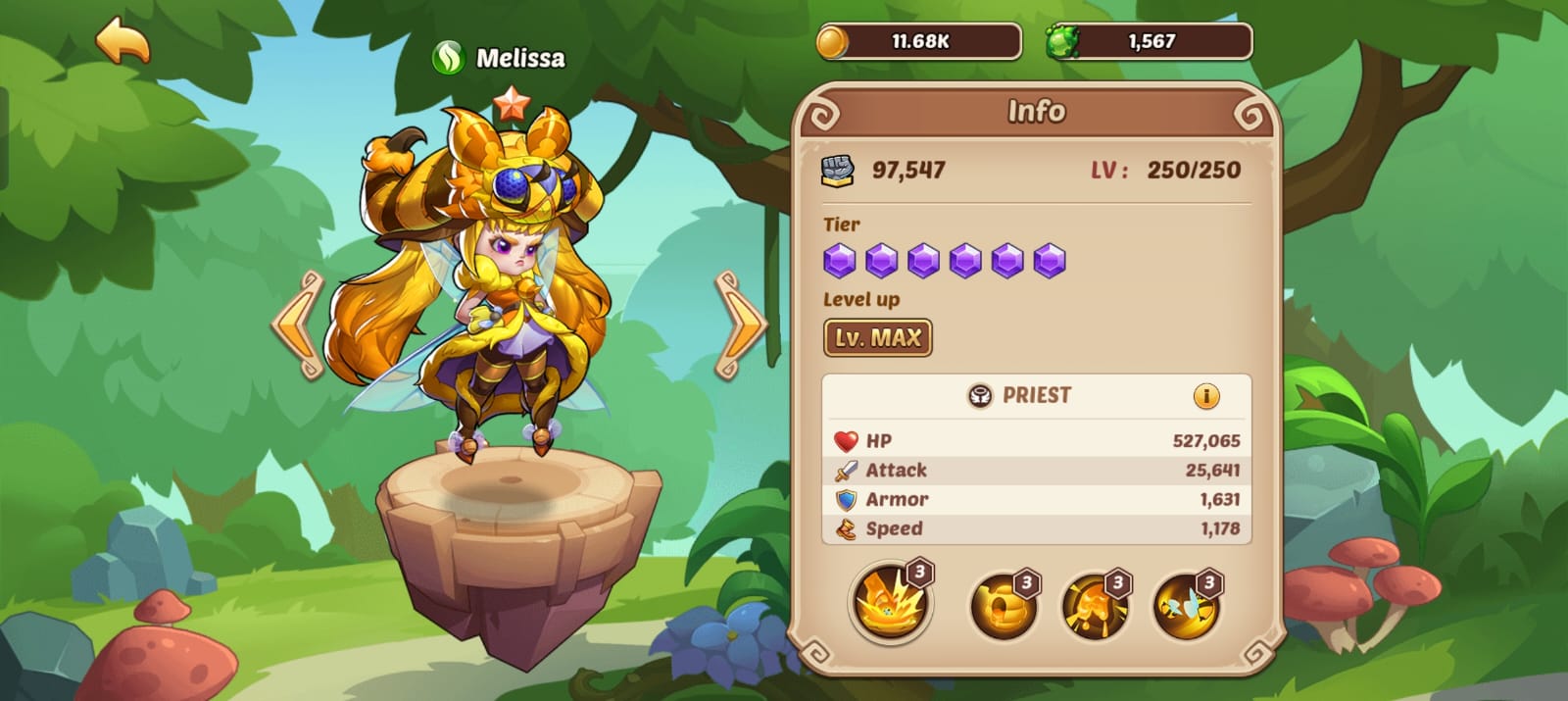This screenshot has width=1568, height=701.
Task: View the beehive skill
Action: pyautogui.click(x=1004, y=606)
